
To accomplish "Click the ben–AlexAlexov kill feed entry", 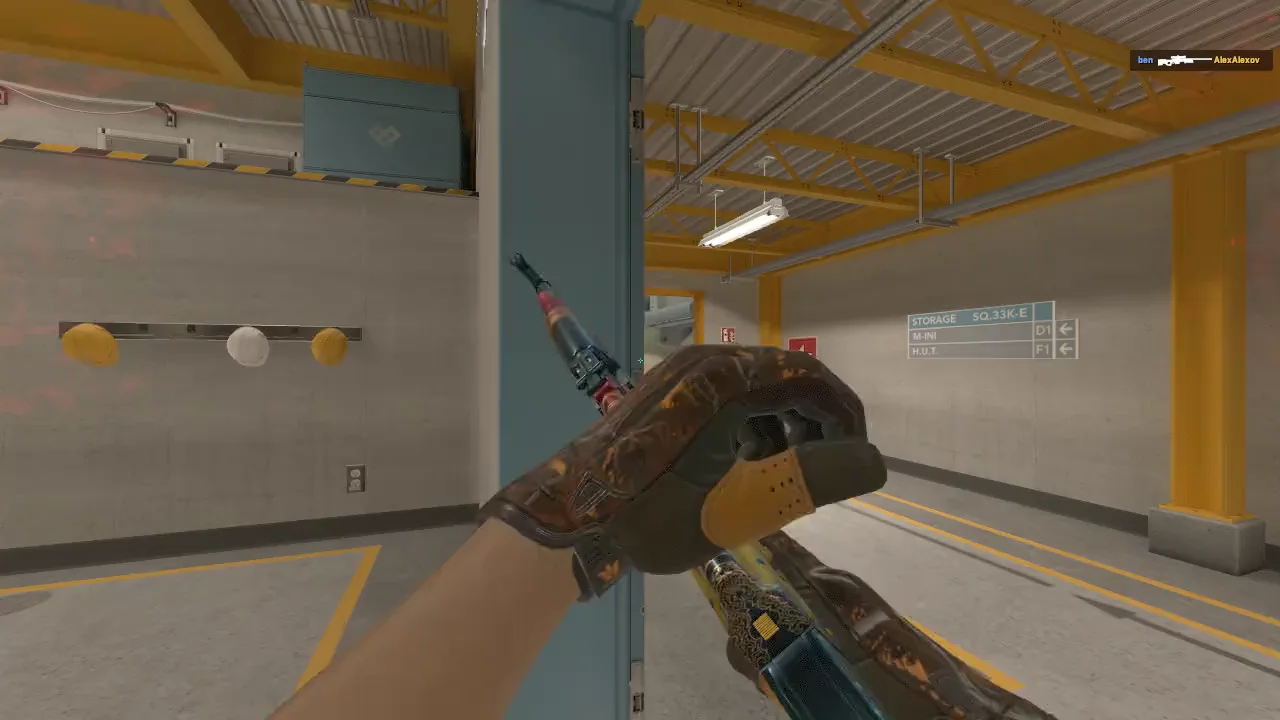I will pyautogui.click(x=1202, y=60).
